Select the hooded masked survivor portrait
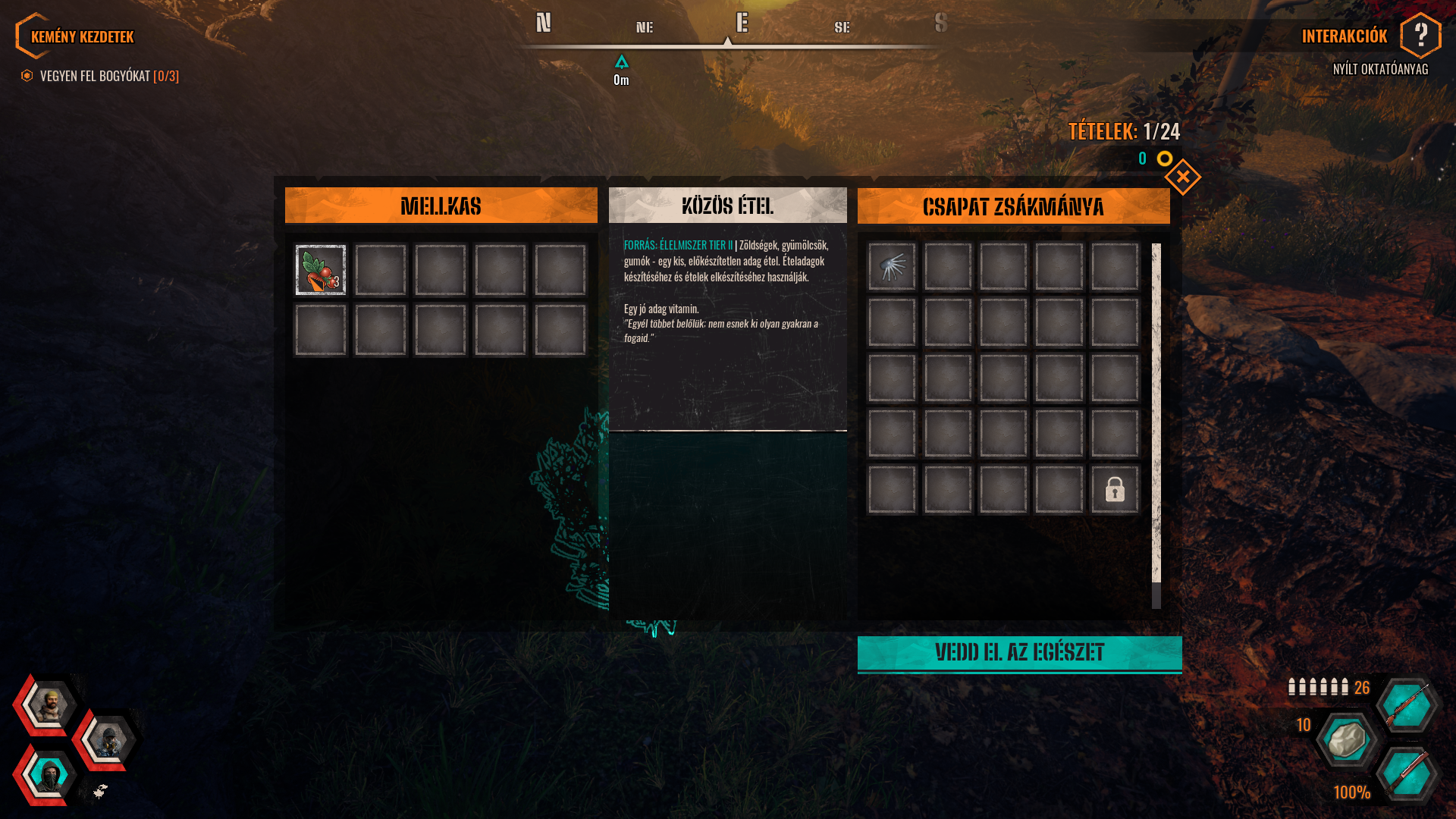This screenshot has width=1456, height=819. pyautogui.click(x=49, y=775)
